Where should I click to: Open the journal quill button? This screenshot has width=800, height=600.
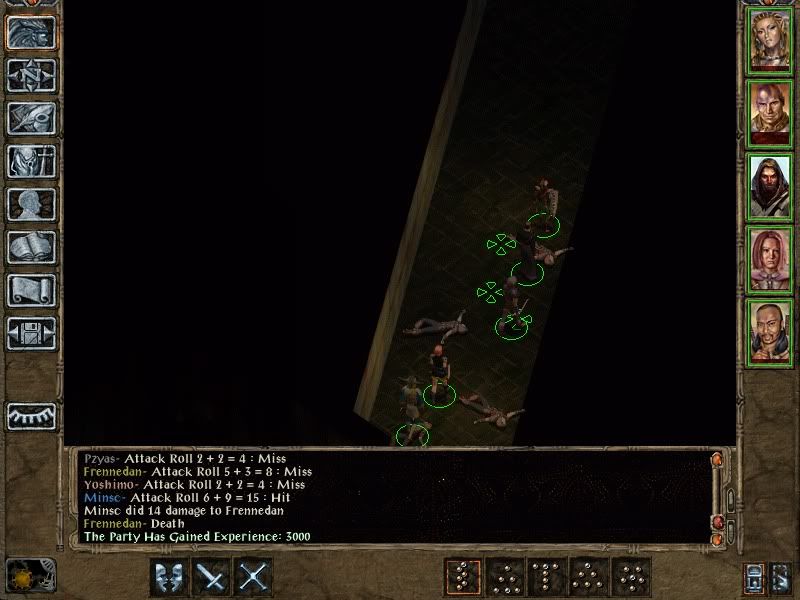pos(31,117)
